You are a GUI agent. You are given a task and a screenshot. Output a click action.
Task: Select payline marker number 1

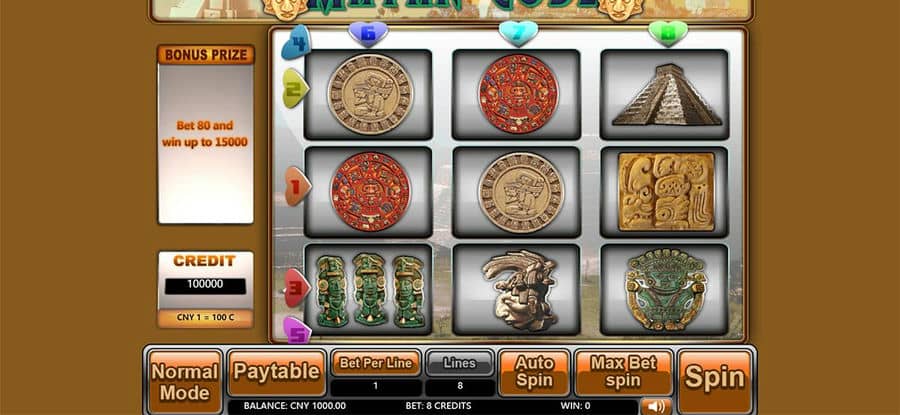tap(296, 186)
